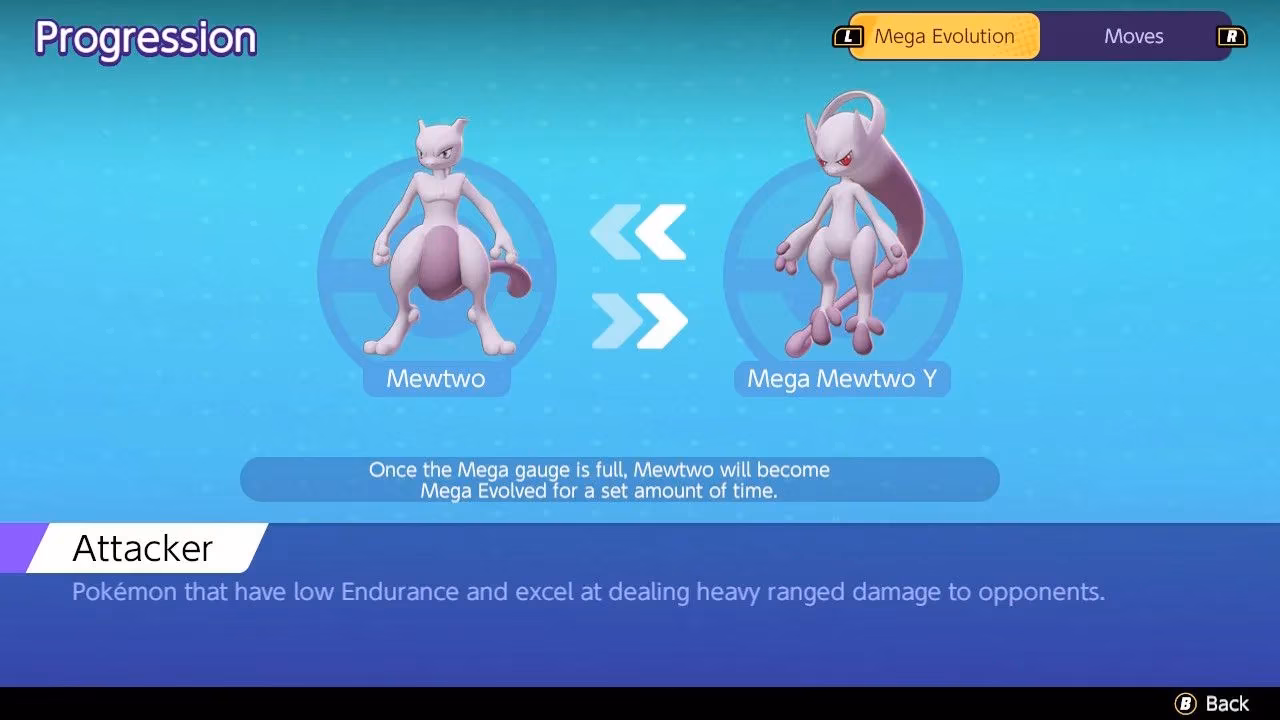The width and height of the screenshot is (1280, 720).
Task: Toggle the Moves view on
Action: click(x=1133, y=36)
